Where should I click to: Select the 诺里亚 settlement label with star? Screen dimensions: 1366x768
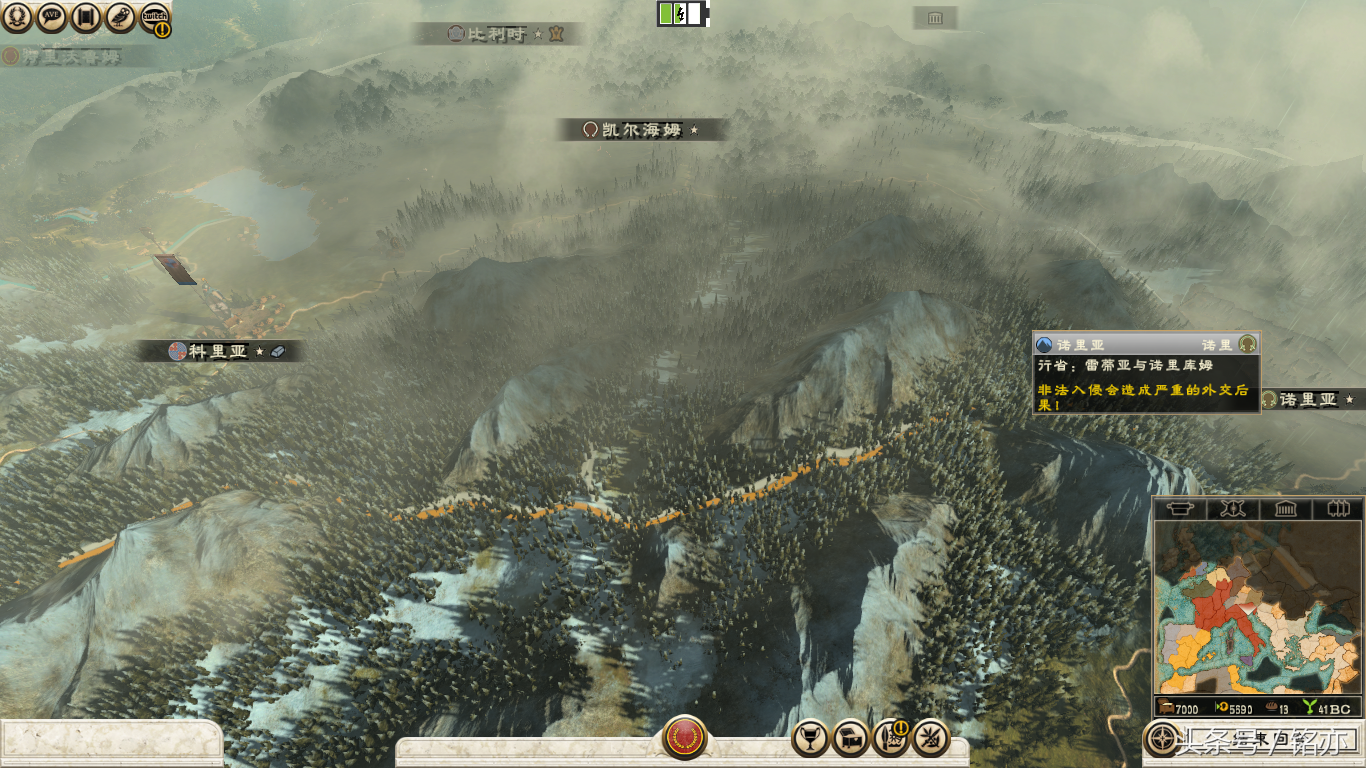[1308, 400]
